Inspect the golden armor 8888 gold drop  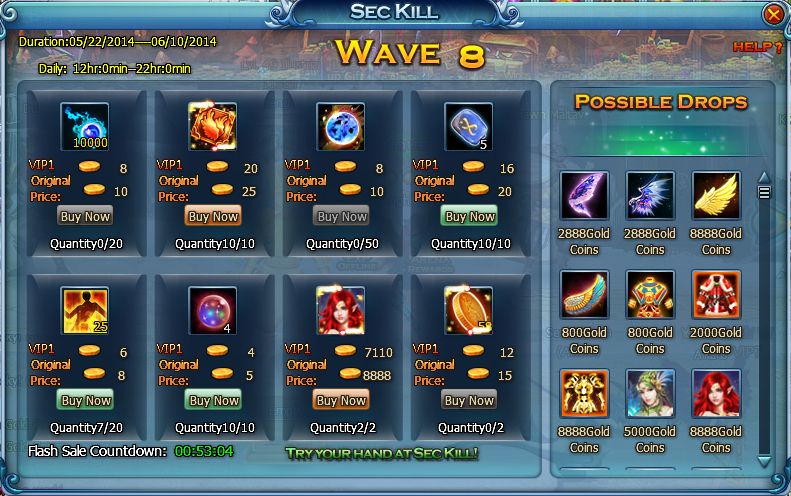(x=584, y=394)
